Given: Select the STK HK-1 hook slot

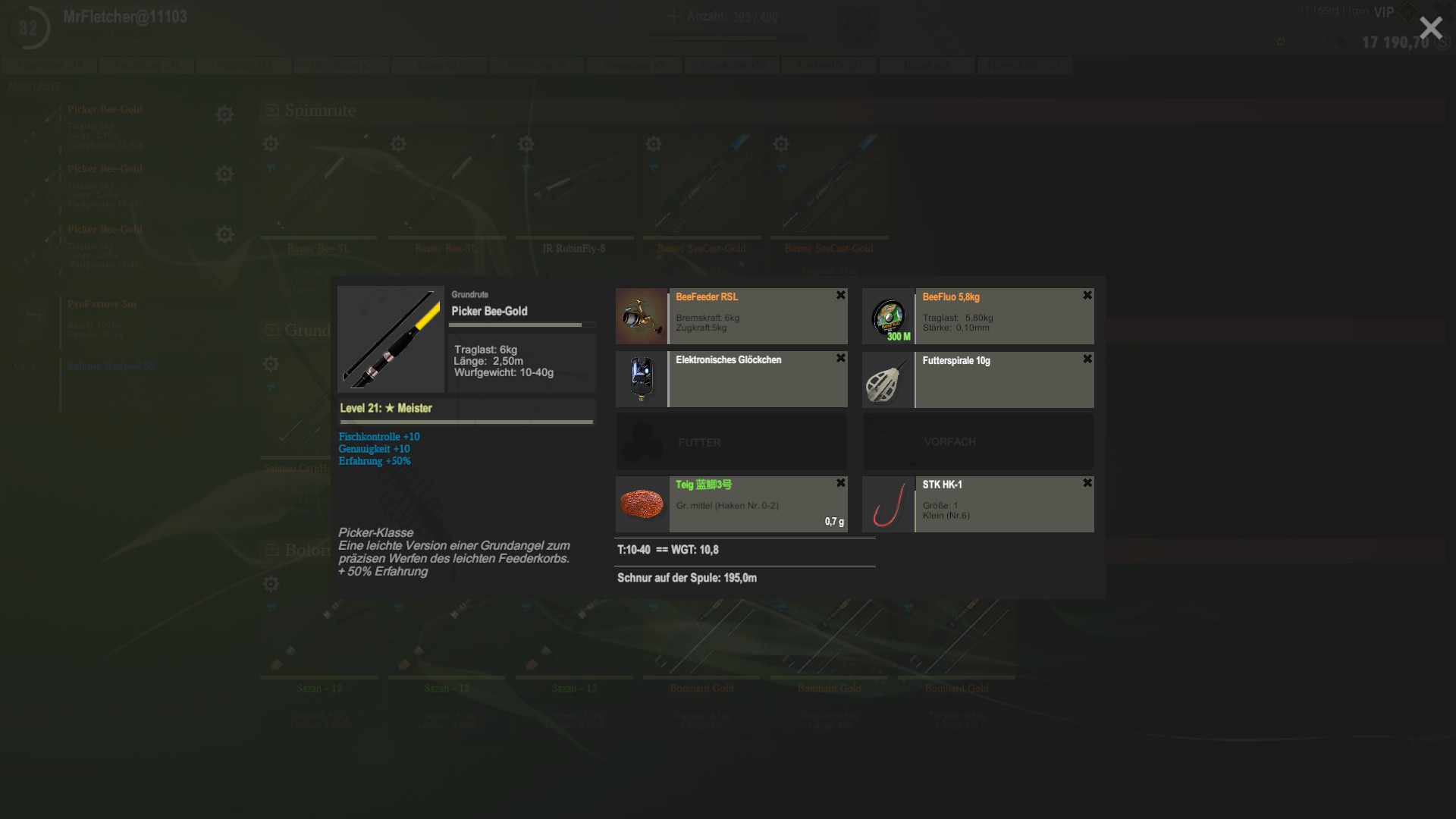Looking at the screenshot, I should (977, 504).
